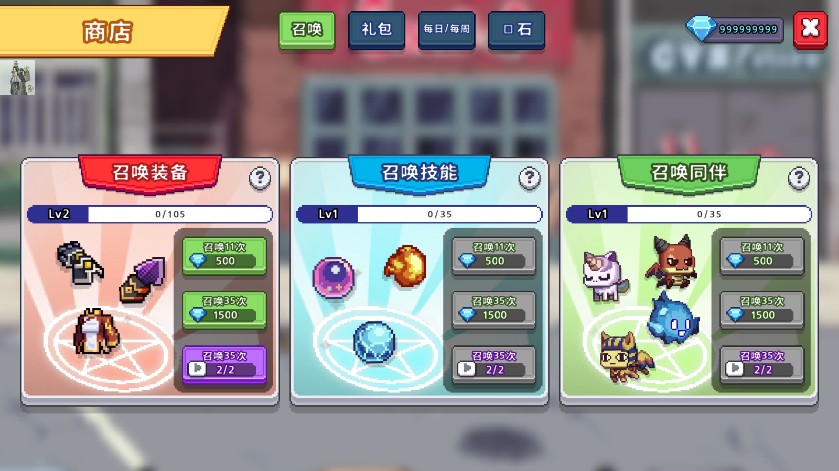
Task: Click the diamond currency counter
Action: [x=734, y=29]
